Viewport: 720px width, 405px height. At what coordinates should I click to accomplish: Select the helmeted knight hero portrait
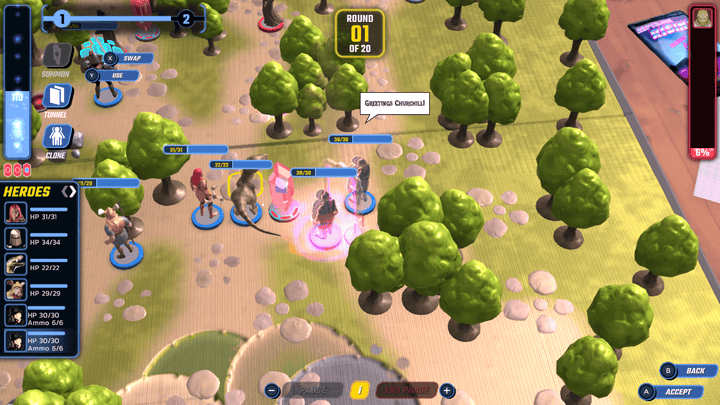[16, 238]
